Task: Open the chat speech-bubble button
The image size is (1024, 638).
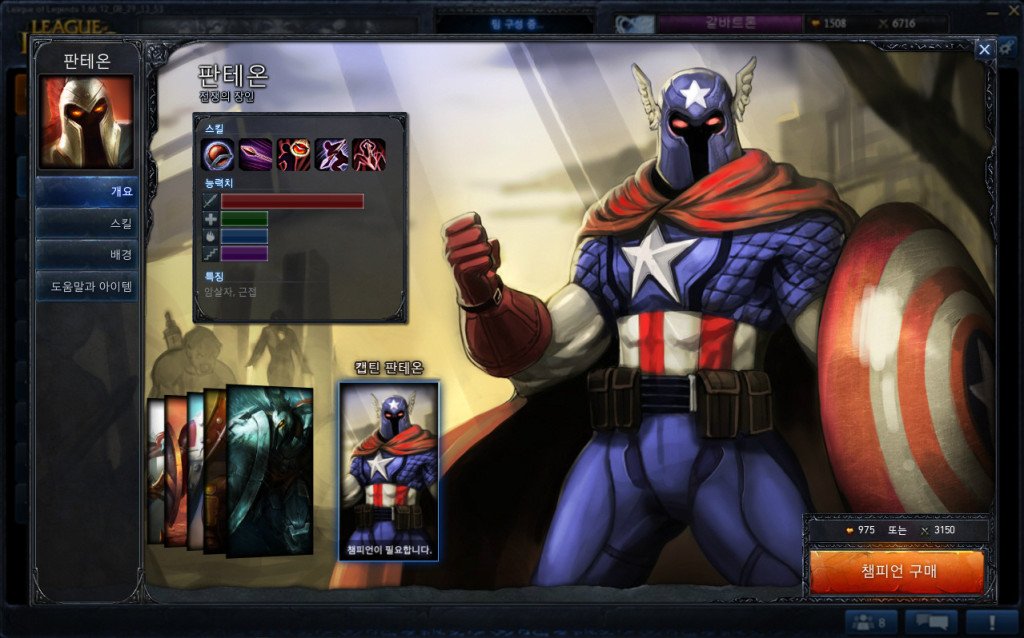Action: 931,622
